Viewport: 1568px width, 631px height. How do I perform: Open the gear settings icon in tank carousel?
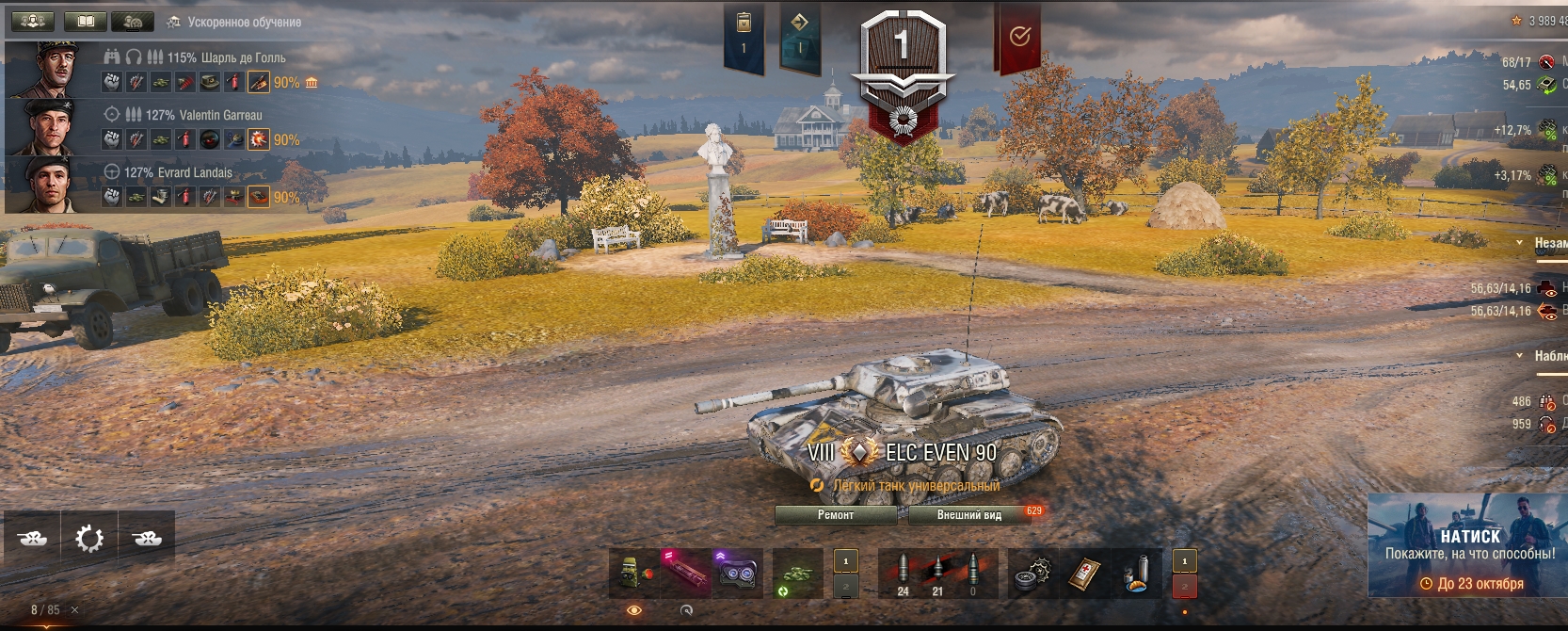89,539
